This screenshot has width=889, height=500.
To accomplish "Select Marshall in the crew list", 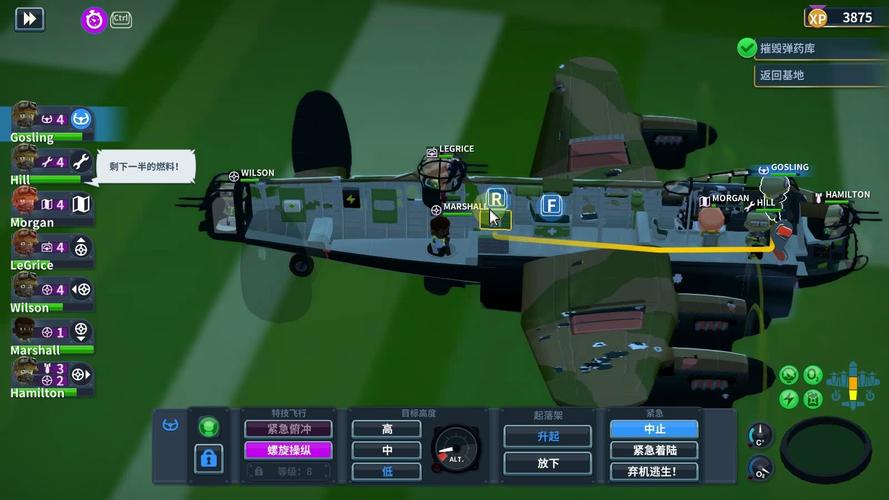I will [x=25, y=332].
